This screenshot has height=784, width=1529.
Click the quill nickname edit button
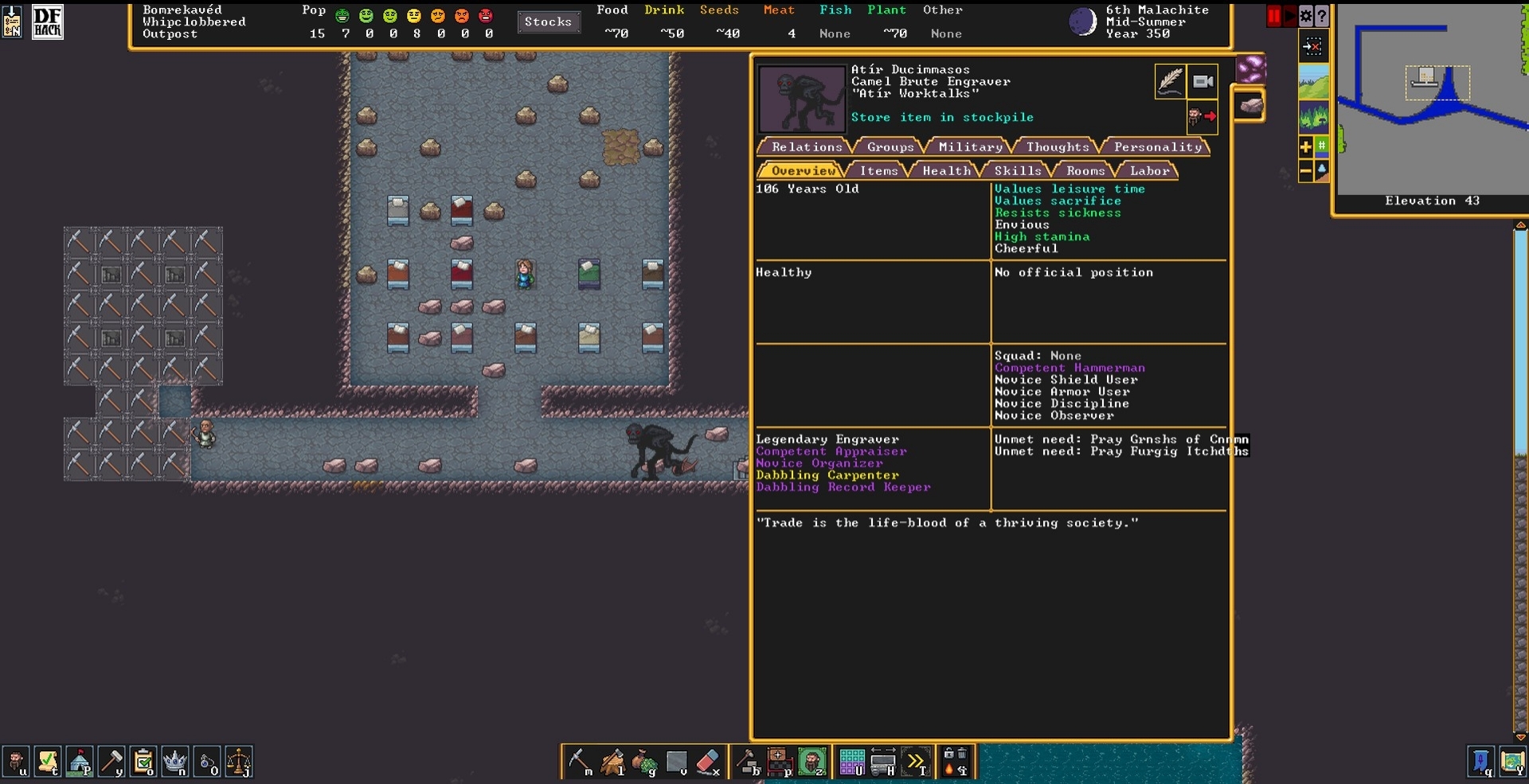pos(1170,81)
